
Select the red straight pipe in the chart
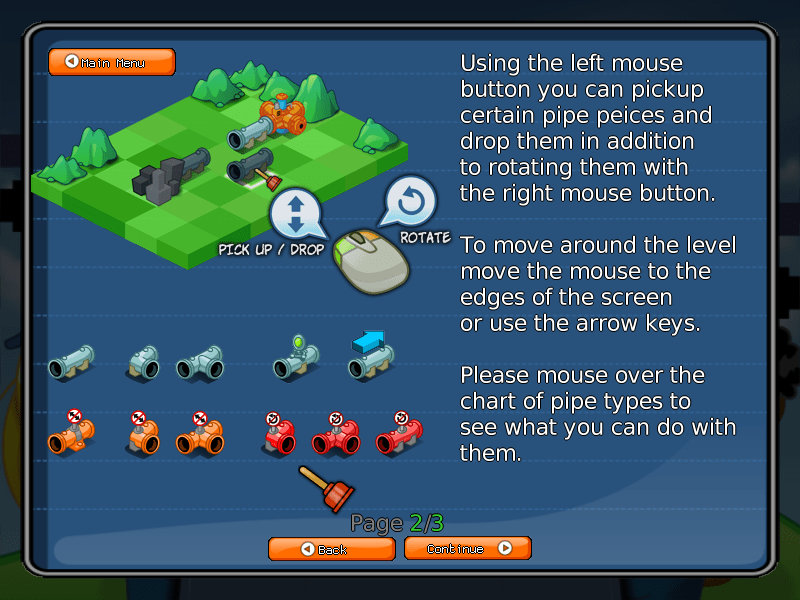point(399,436)
